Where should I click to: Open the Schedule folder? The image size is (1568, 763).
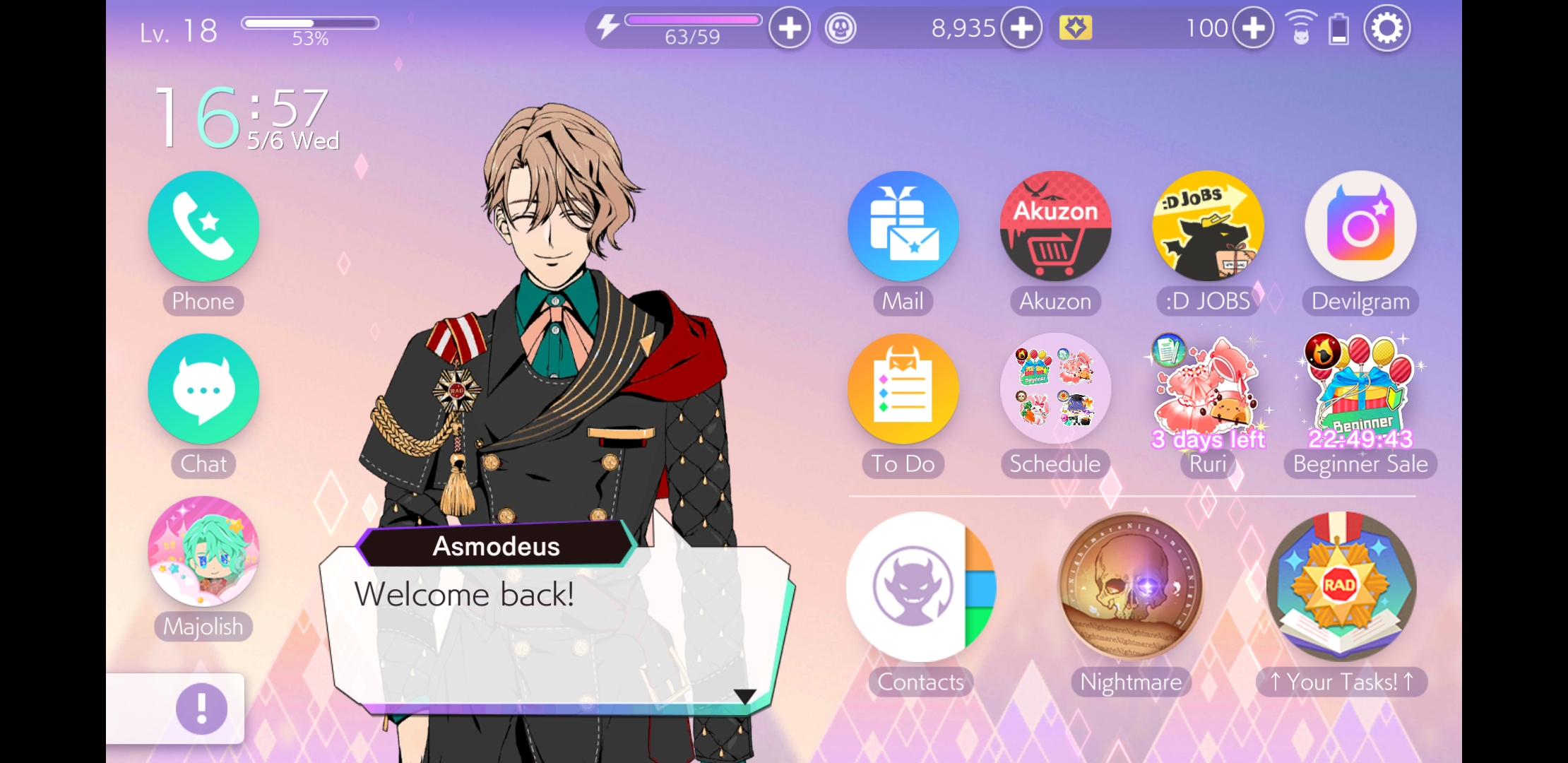(1055, 389)
